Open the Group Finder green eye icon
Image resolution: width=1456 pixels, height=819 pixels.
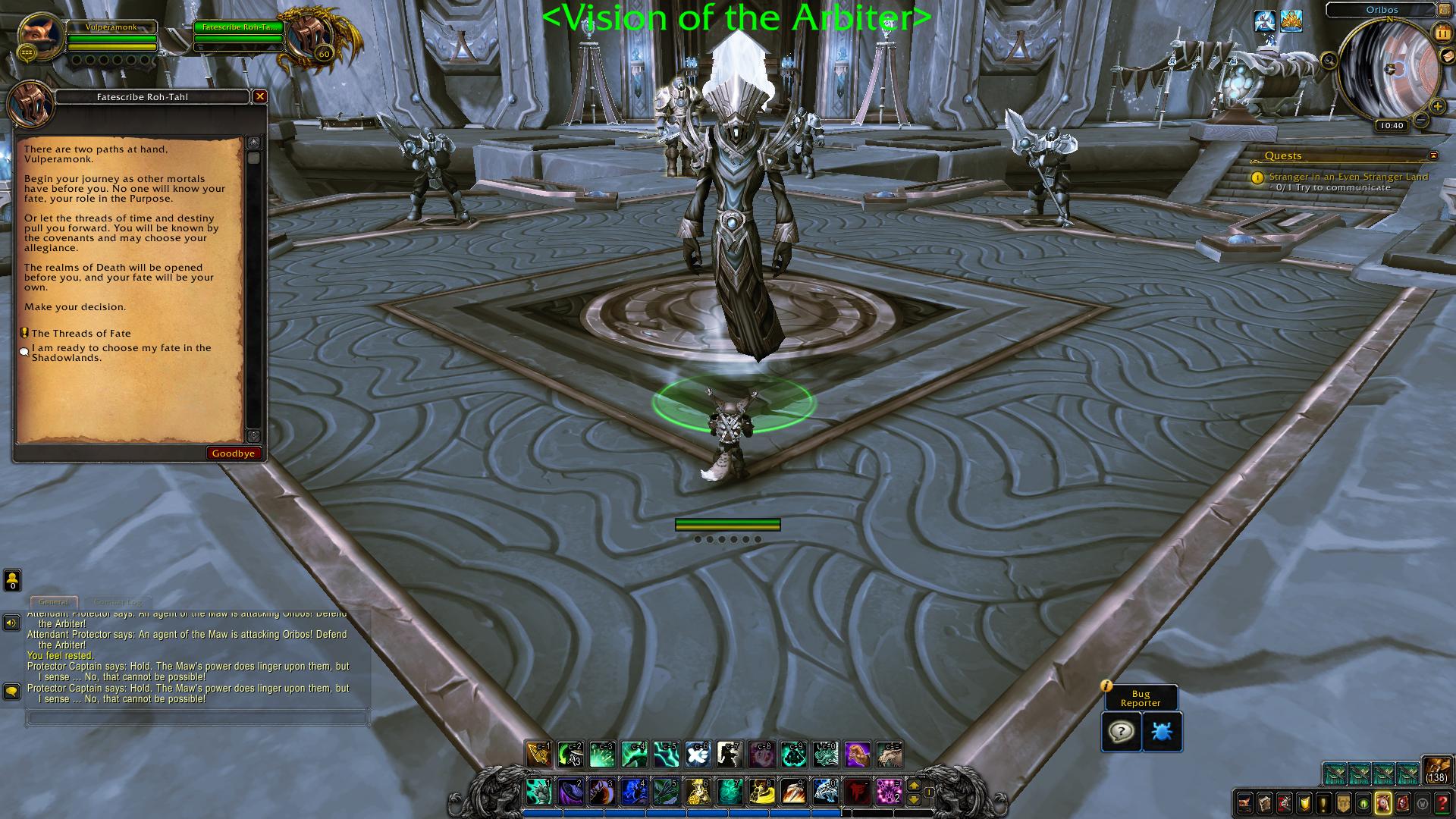tap(1363, 802)
